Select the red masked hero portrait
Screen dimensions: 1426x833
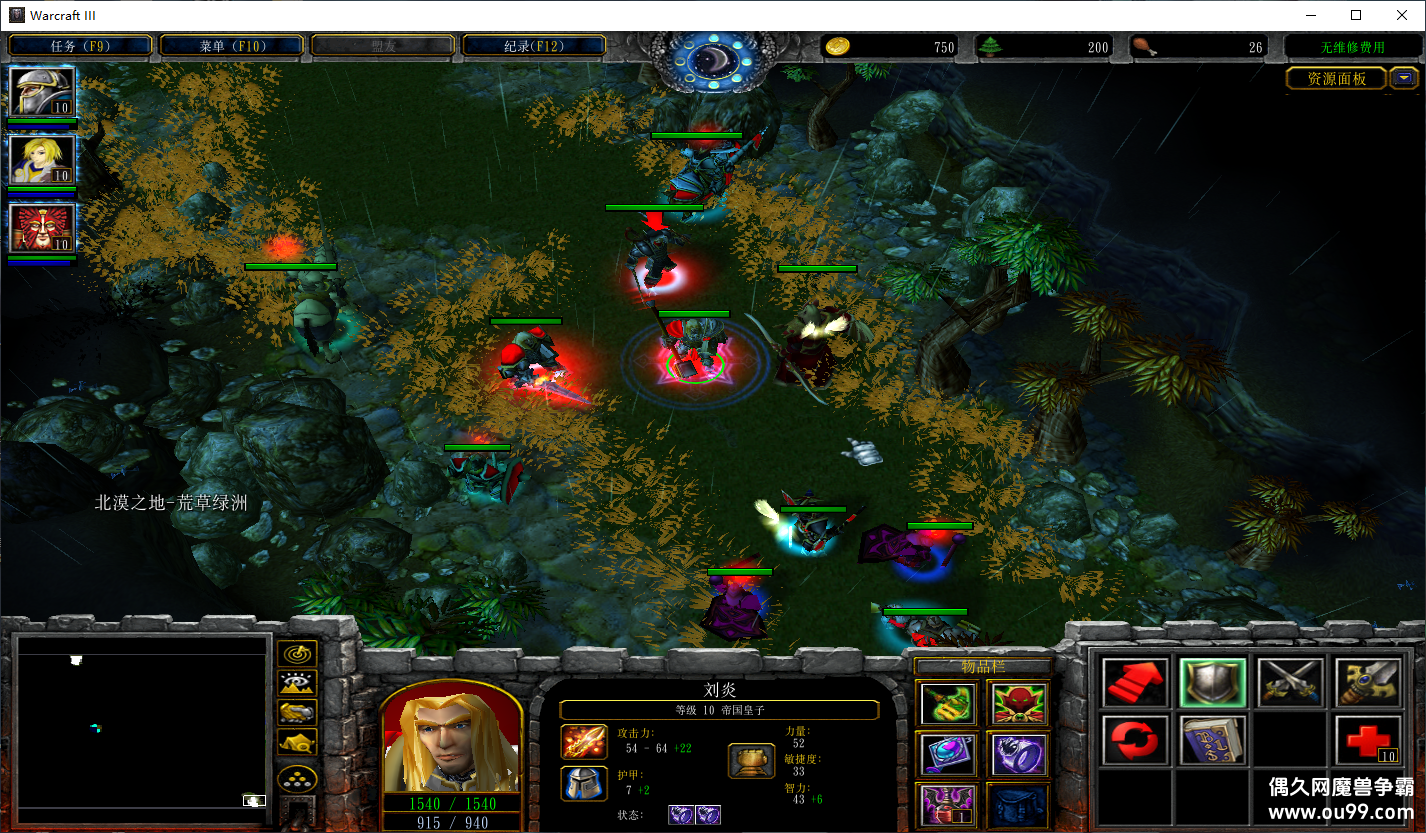point(42,228)
